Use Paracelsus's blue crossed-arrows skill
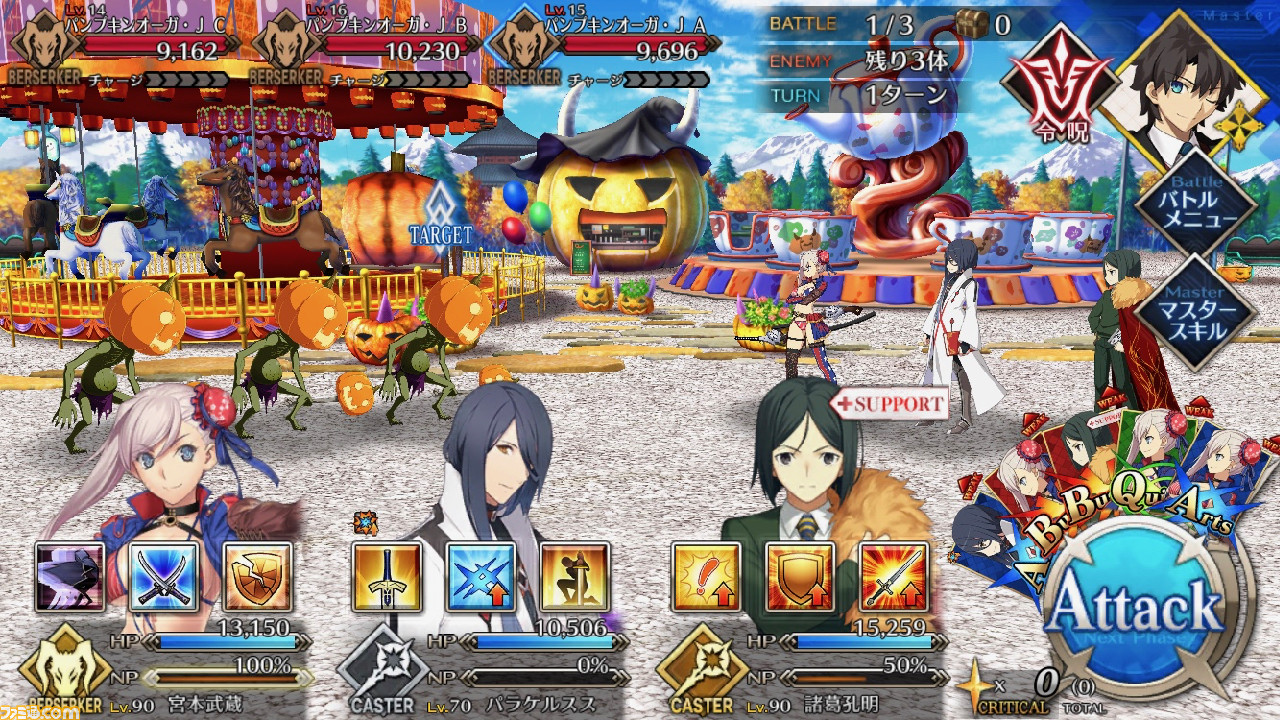The height and width of the screenshot is (720, 1280). 480,577
